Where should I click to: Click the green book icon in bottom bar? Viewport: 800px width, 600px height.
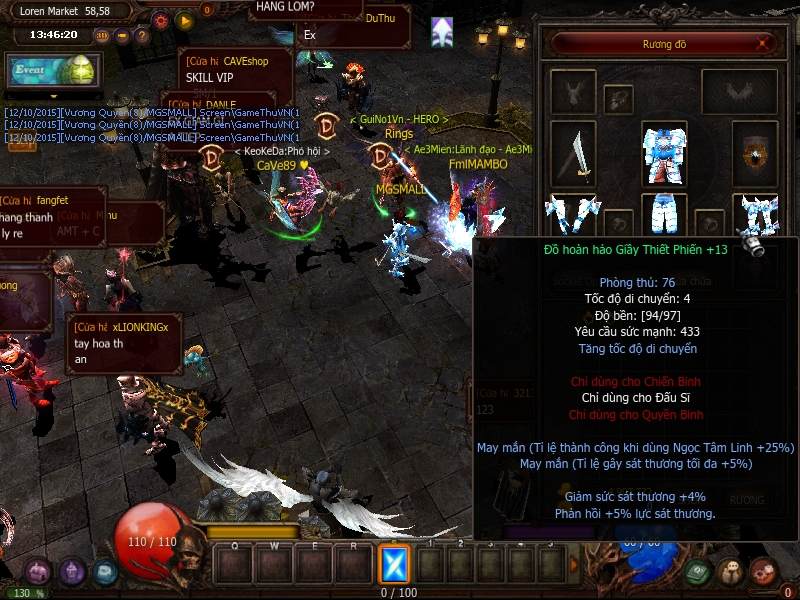pyautogui.click(x=699, y=572)
